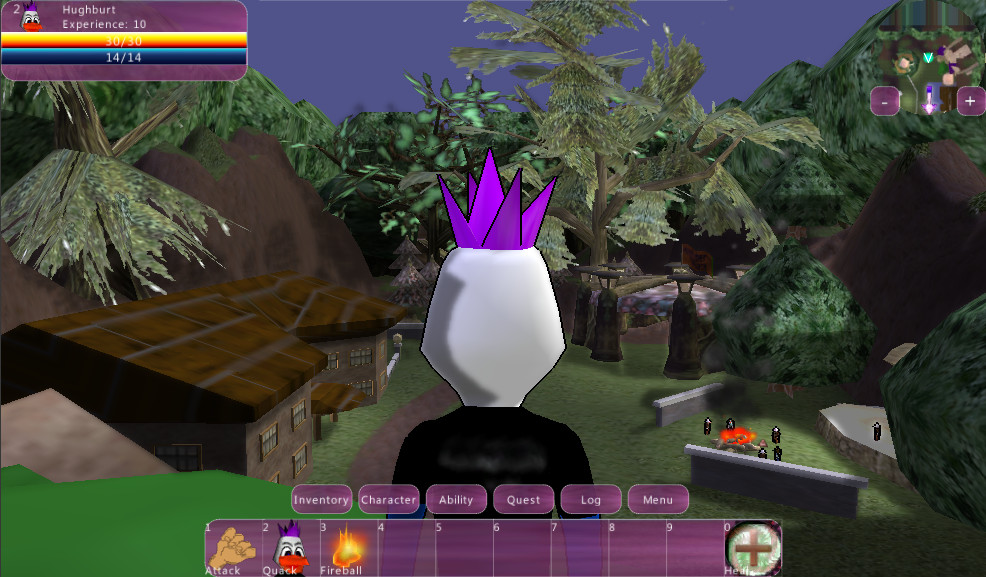
Task: Open the Ability window
Action: [x=456, y=499]
